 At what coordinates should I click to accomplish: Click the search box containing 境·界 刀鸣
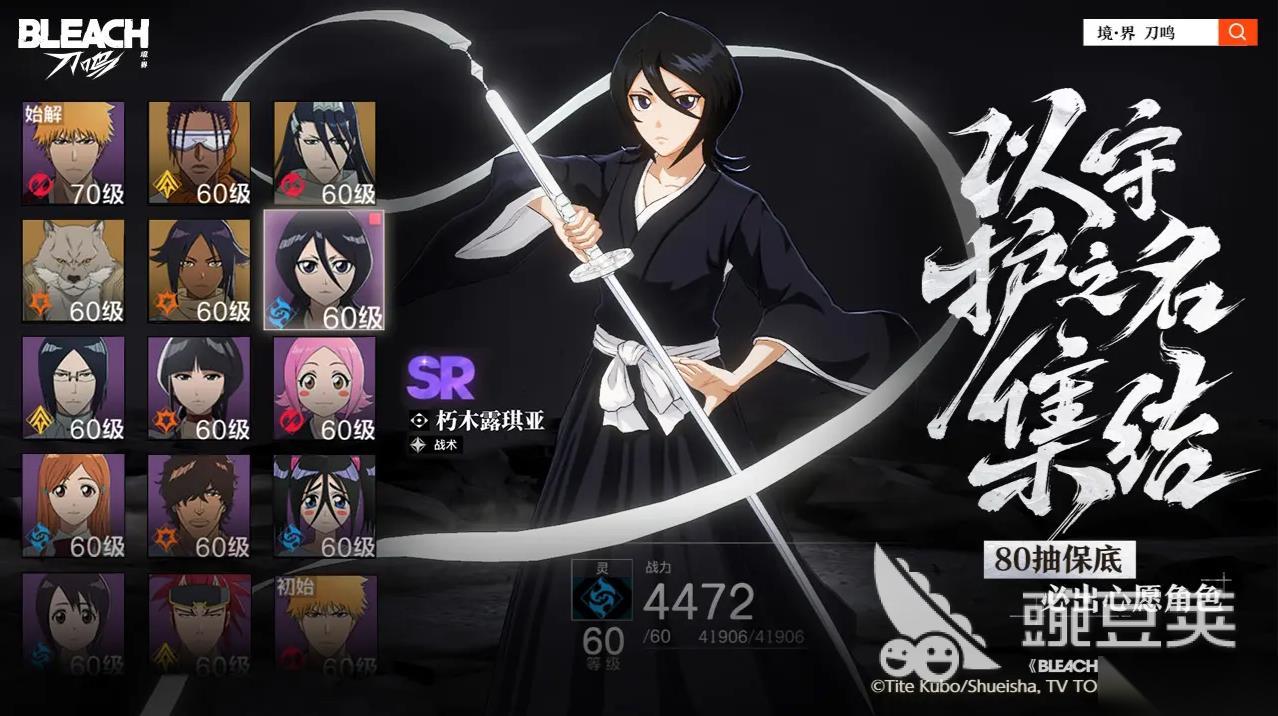1150,33
